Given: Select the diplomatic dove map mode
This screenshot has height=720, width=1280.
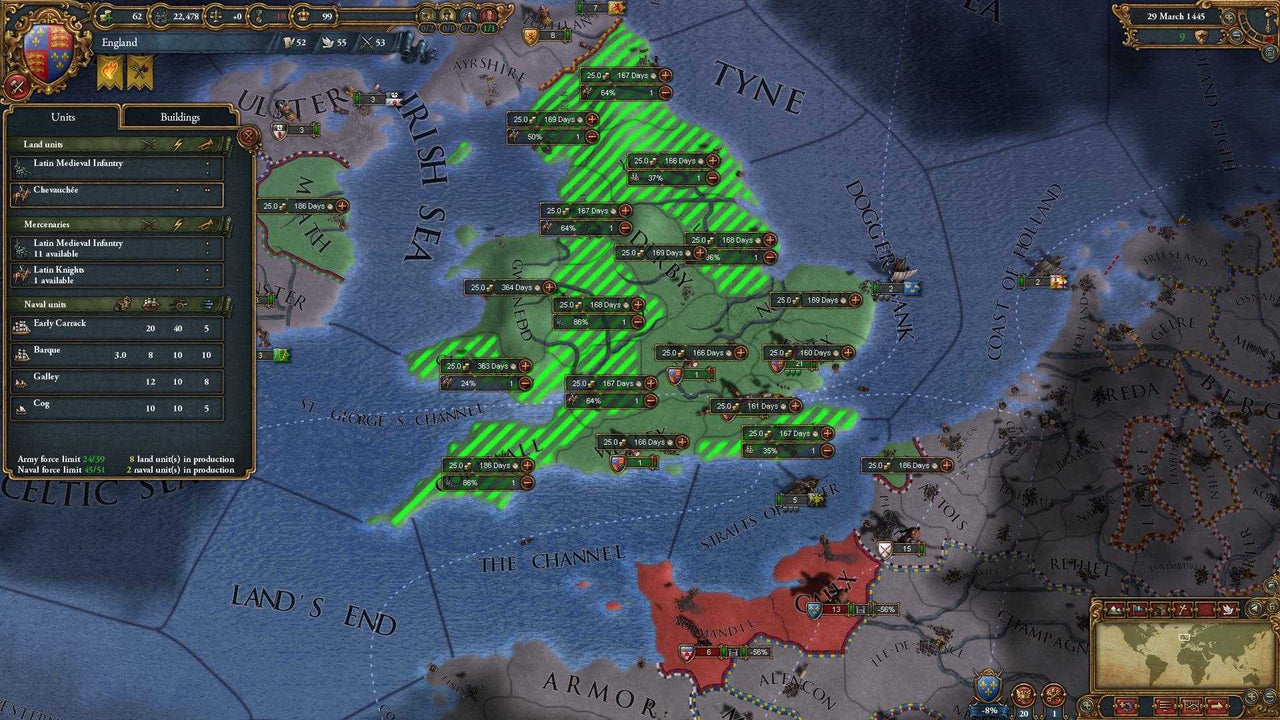Looking at the screenshot, I should tap(1227, 609).
